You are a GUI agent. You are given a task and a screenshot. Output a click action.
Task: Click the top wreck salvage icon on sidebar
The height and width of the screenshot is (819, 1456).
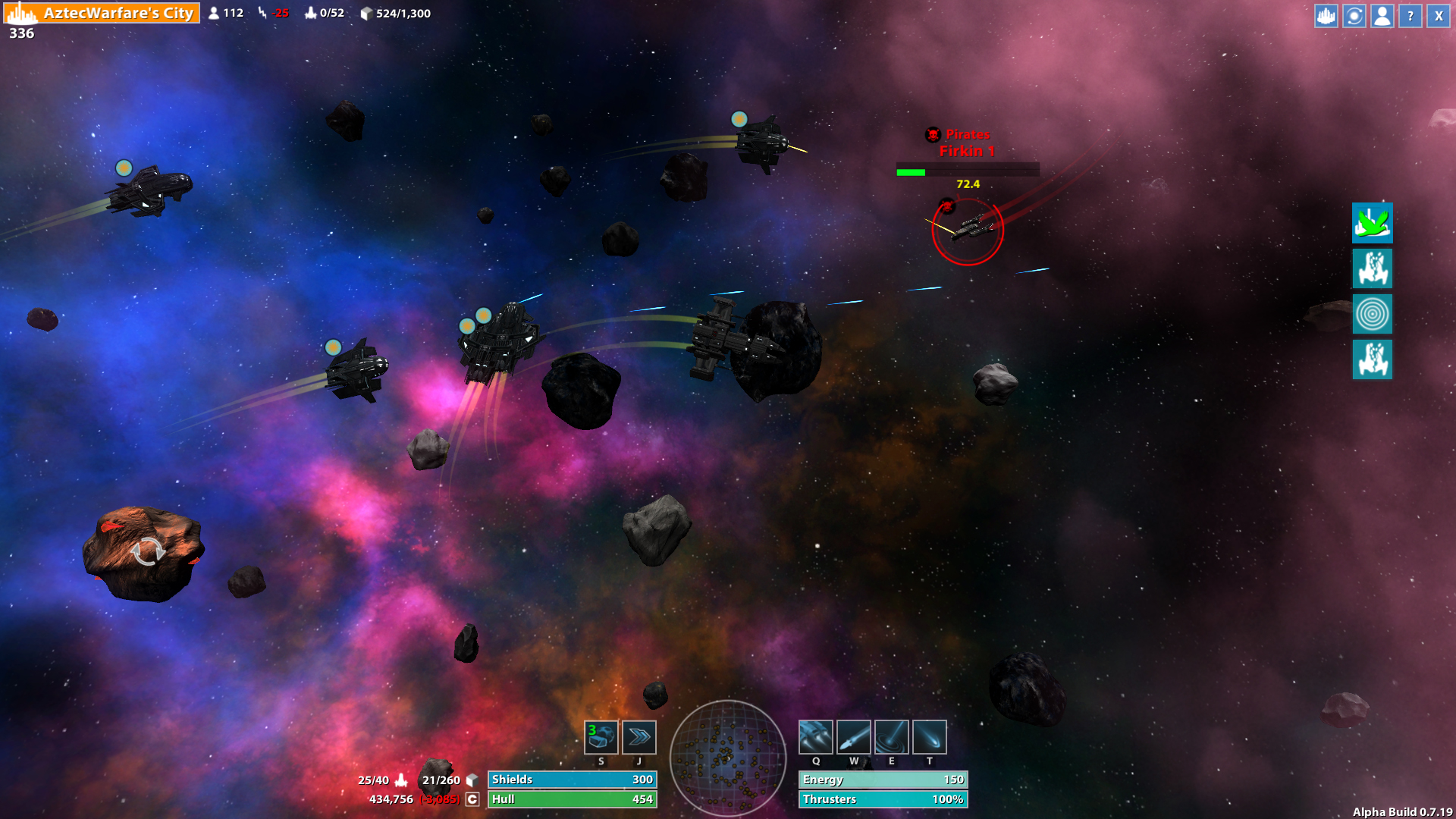click(x=1372, y=270)
